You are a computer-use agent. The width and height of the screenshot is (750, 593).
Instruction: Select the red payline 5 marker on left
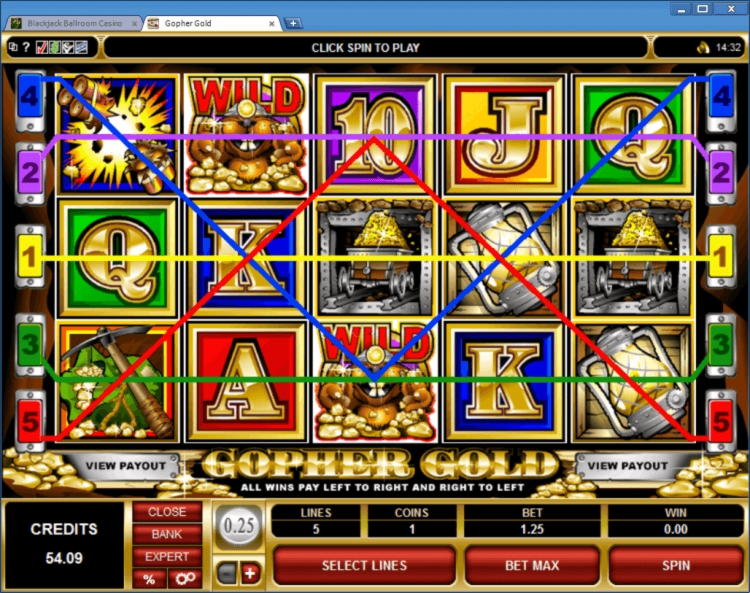pos(29,421)
